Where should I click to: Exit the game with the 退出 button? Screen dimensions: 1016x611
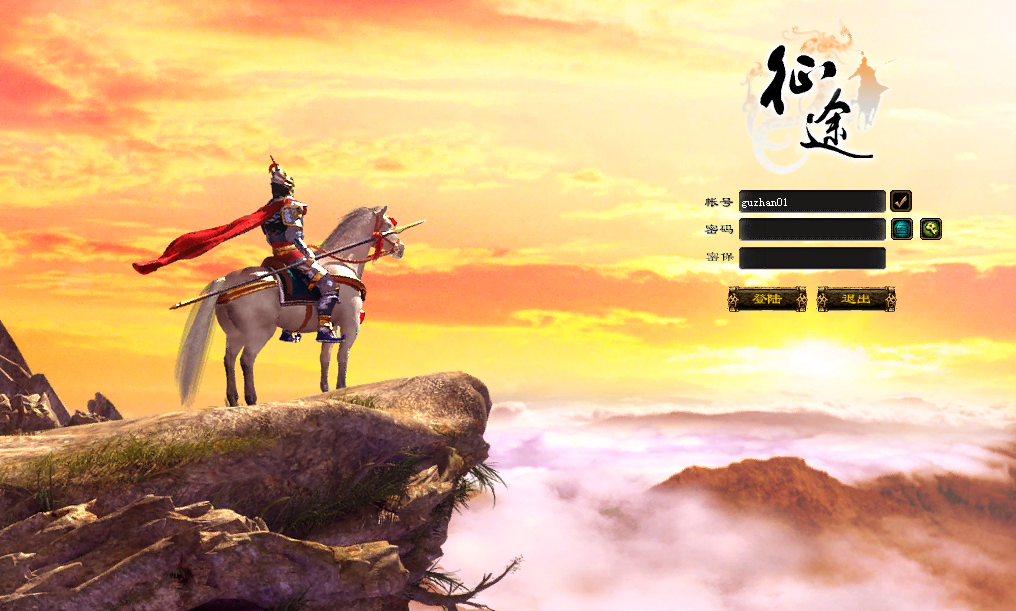coord(856,299)
